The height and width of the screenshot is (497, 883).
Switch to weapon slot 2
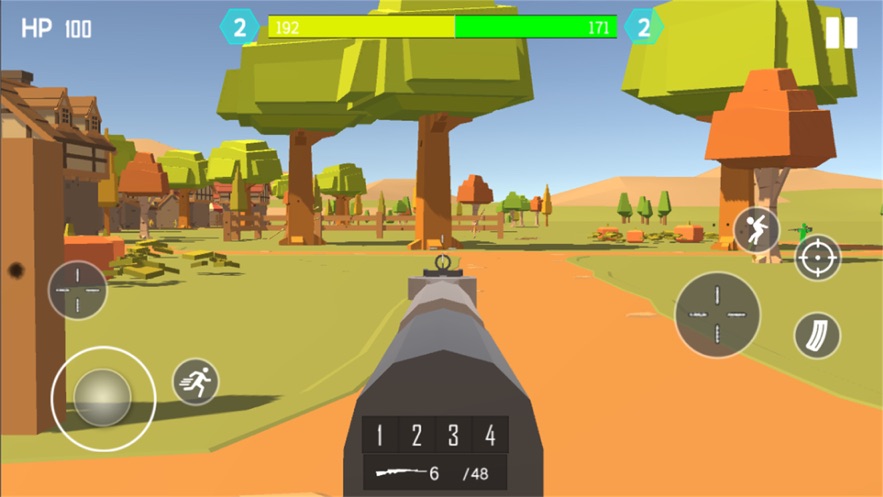pyautogui.click(x=416, y=435)
